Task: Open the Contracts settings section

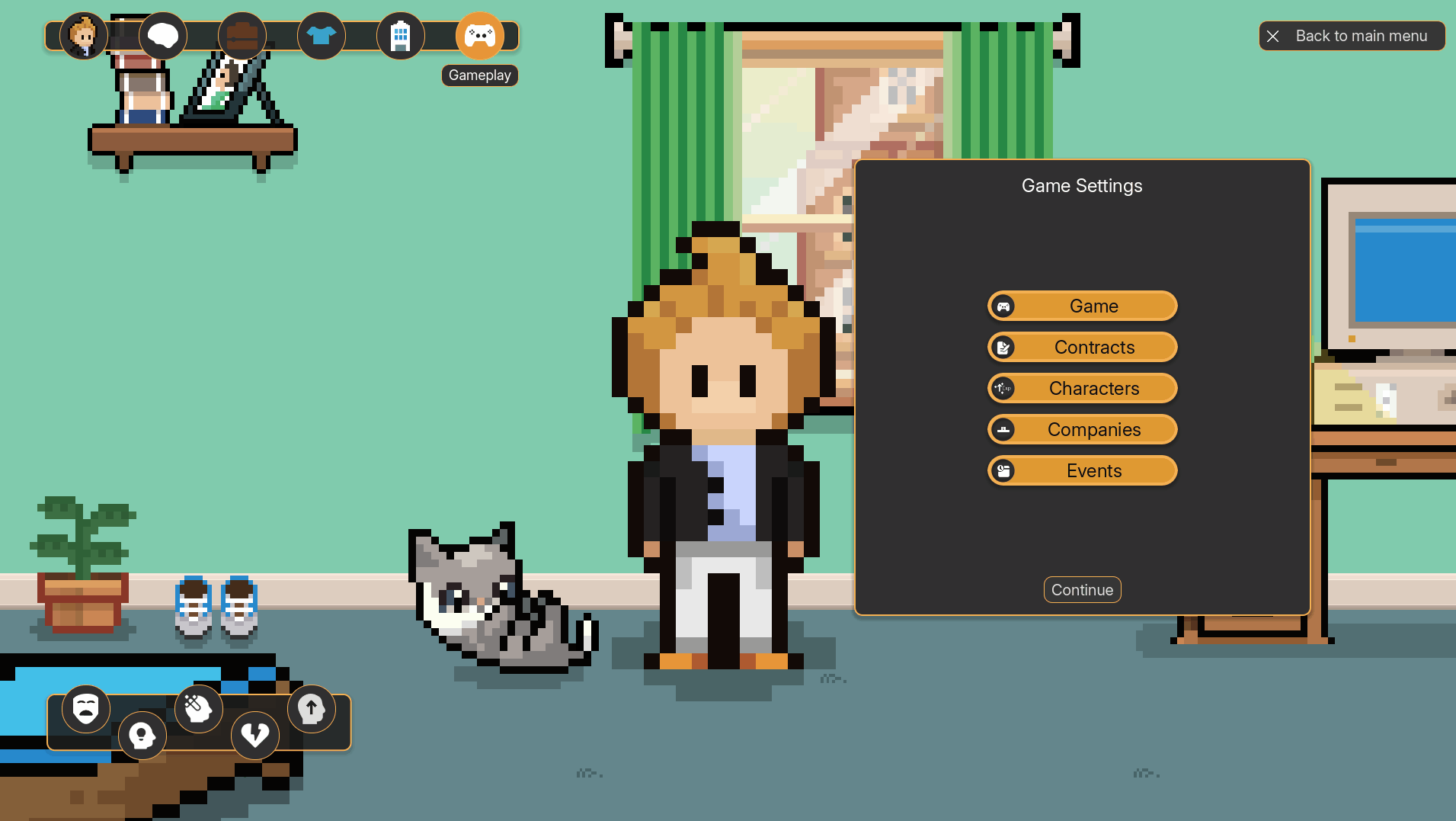Action: (x=1082, y=347)
